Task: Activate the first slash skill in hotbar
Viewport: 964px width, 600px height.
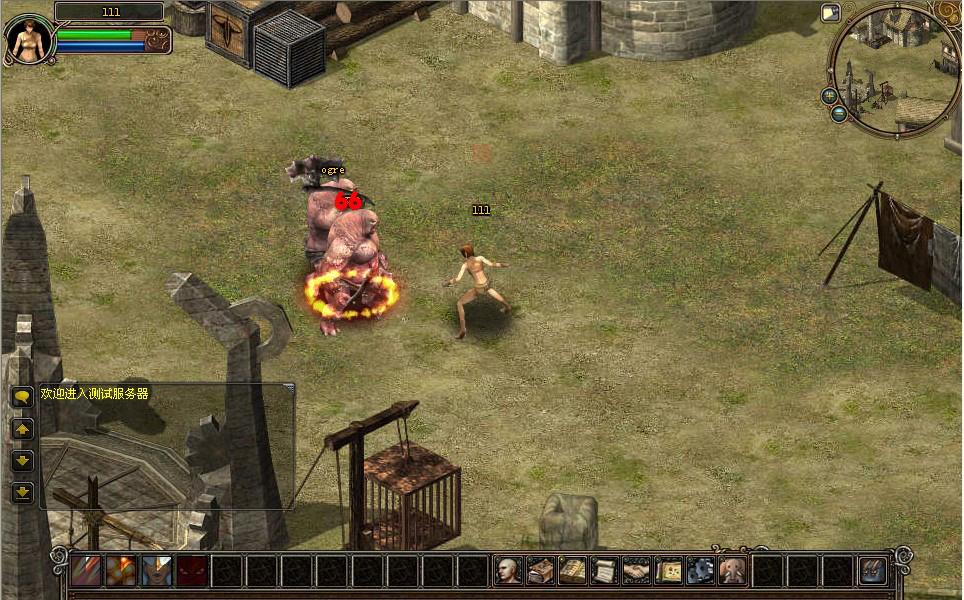Action: [x=86, y=571]
